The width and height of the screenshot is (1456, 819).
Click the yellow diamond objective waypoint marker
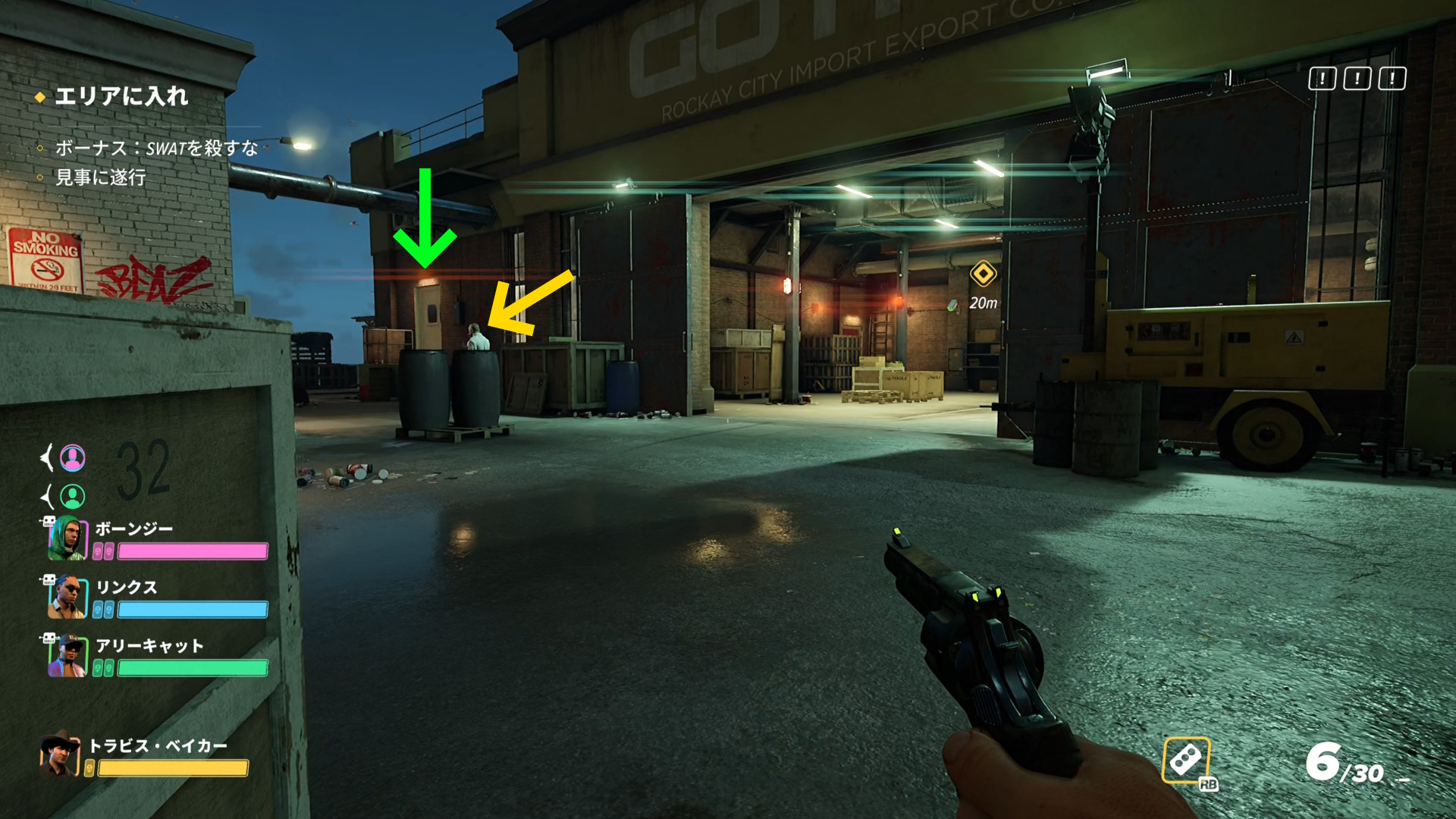point(983,274)
